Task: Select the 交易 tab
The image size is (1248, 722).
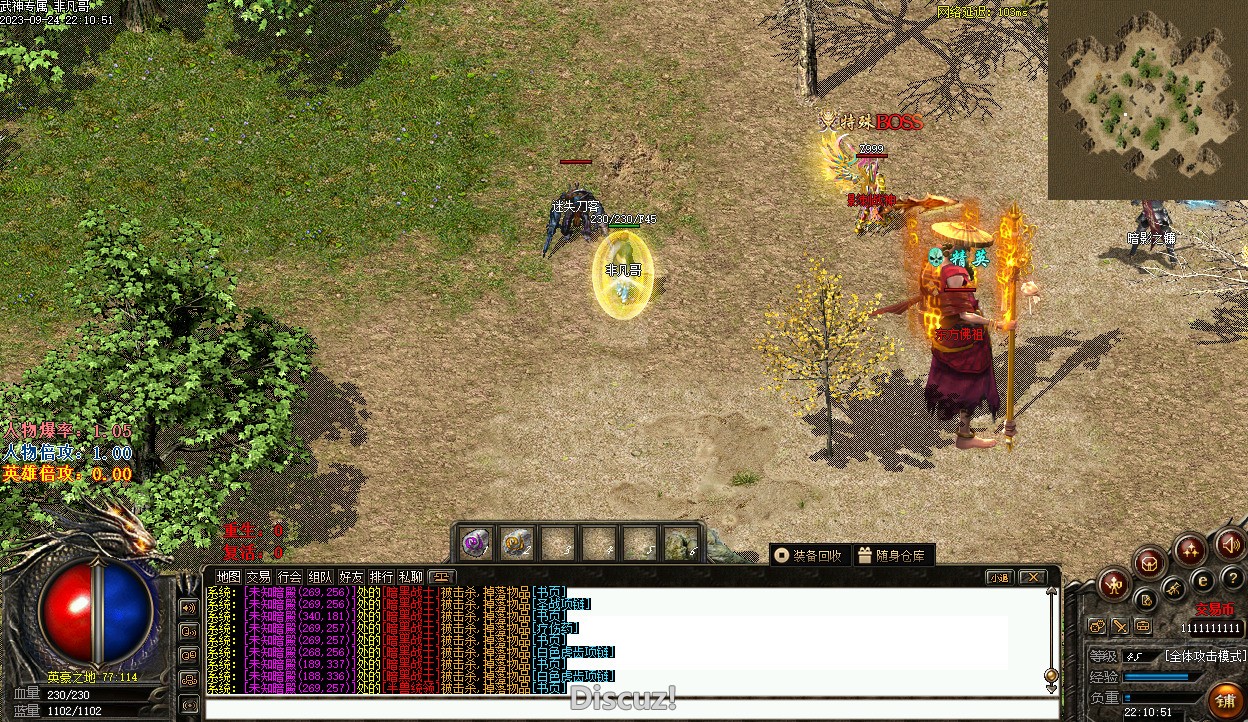Action: (259, 577)
